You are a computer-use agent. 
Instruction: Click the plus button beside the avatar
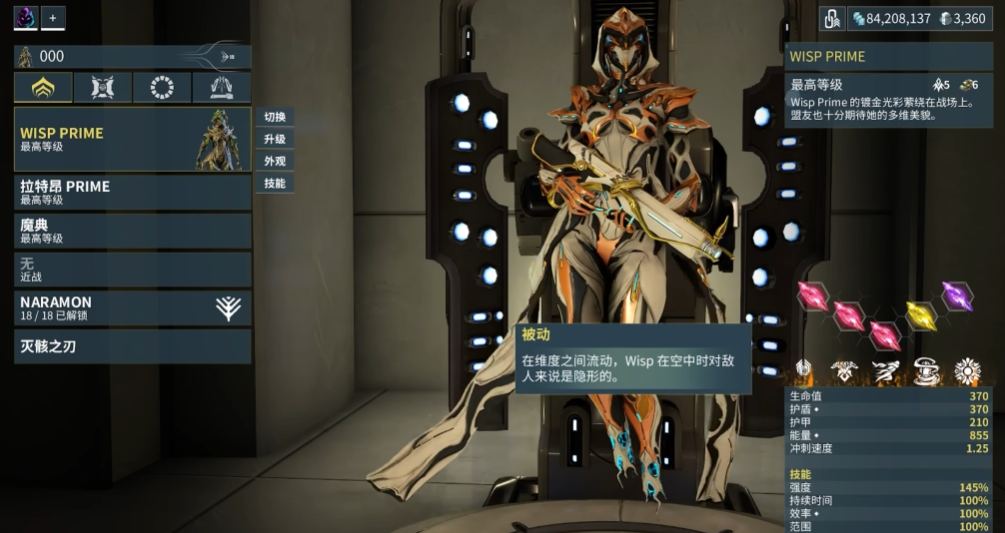tap(53, 18)
